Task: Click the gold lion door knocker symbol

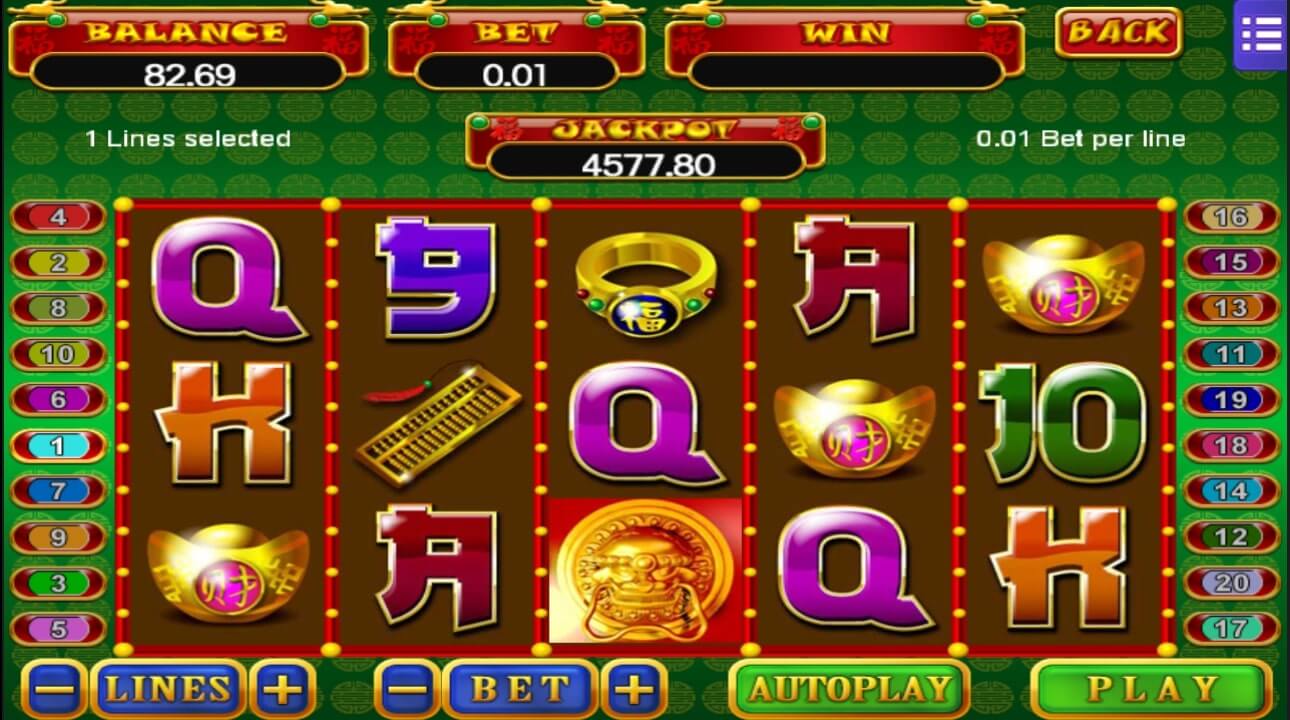Action: point(643,570)
